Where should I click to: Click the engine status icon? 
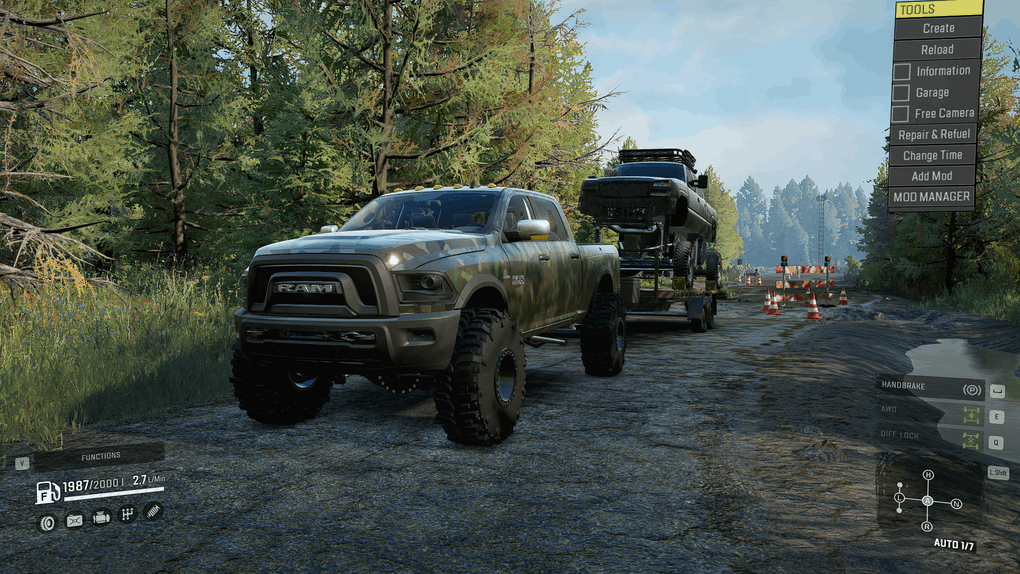(x=101, y=518)
